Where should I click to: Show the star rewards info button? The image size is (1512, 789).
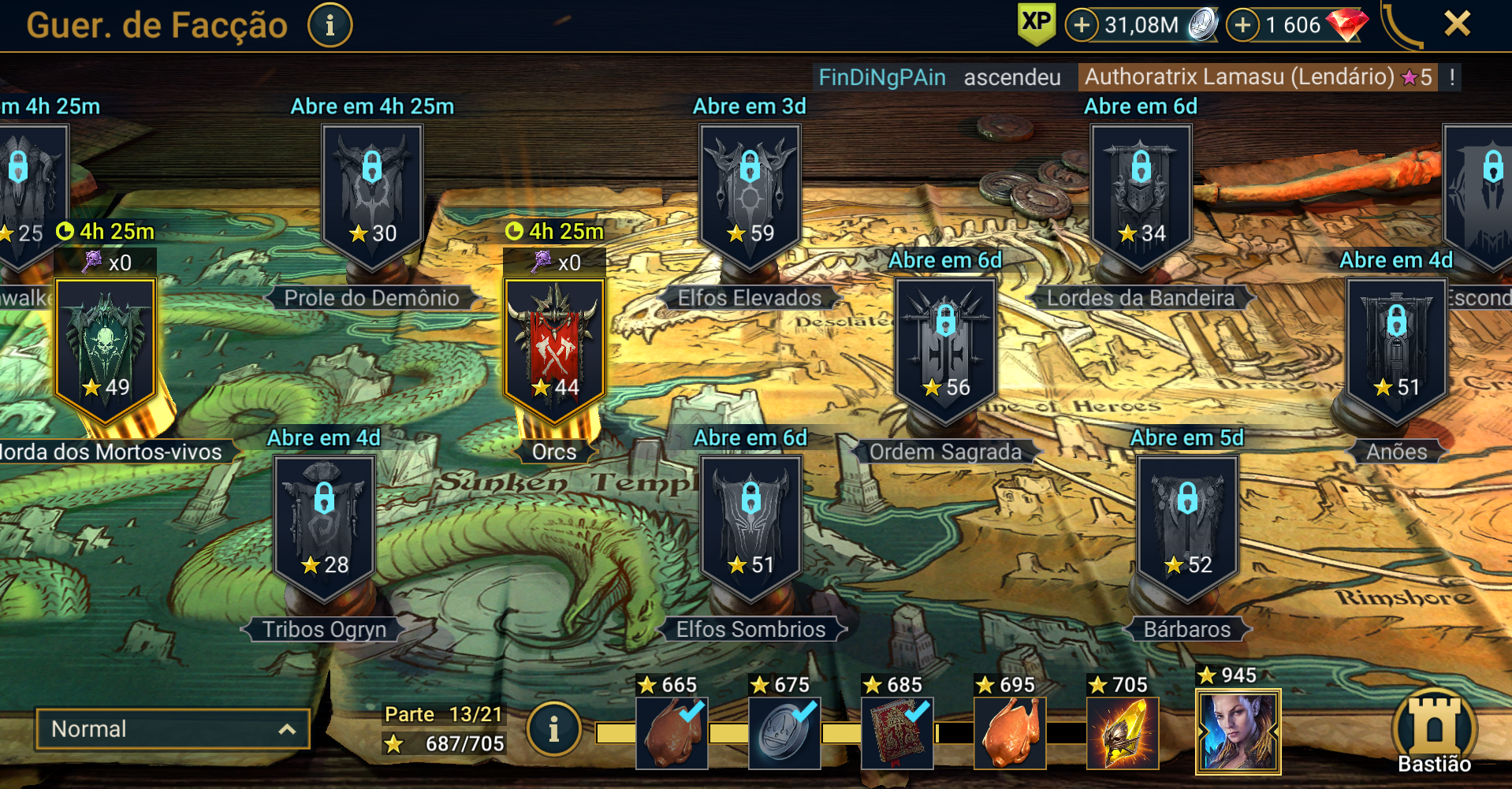553,729
